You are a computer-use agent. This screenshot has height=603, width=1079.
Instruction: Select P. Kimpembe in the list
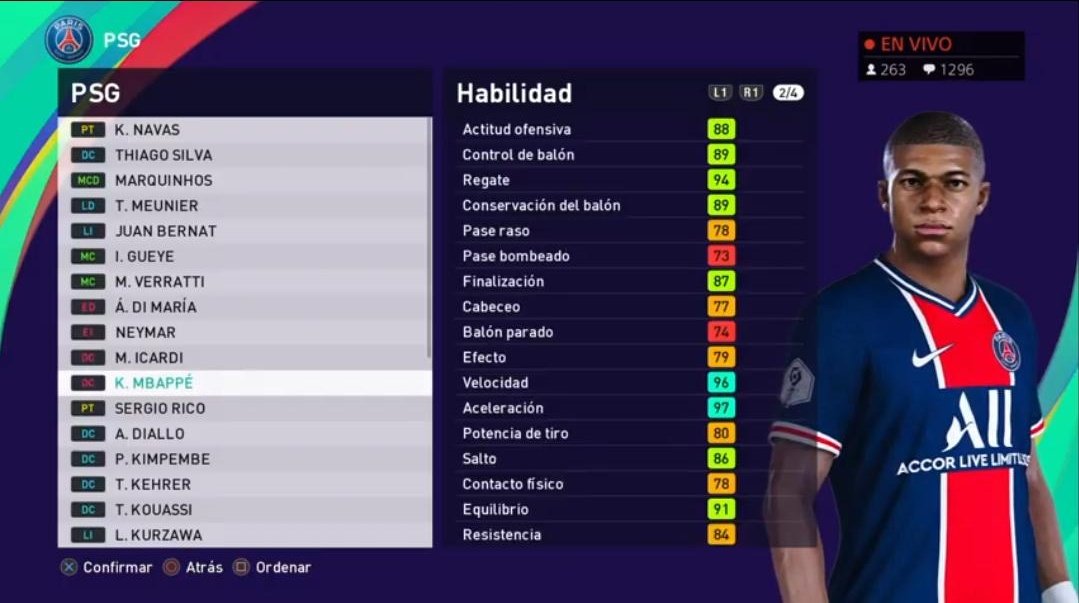(x=245, y=459)
